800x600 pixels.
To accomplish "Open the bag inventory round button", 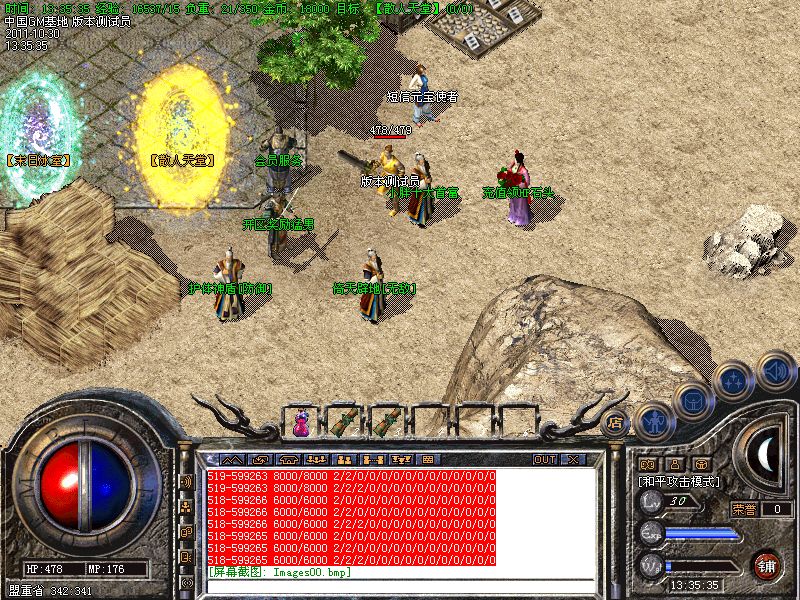I will pos(691,400).
